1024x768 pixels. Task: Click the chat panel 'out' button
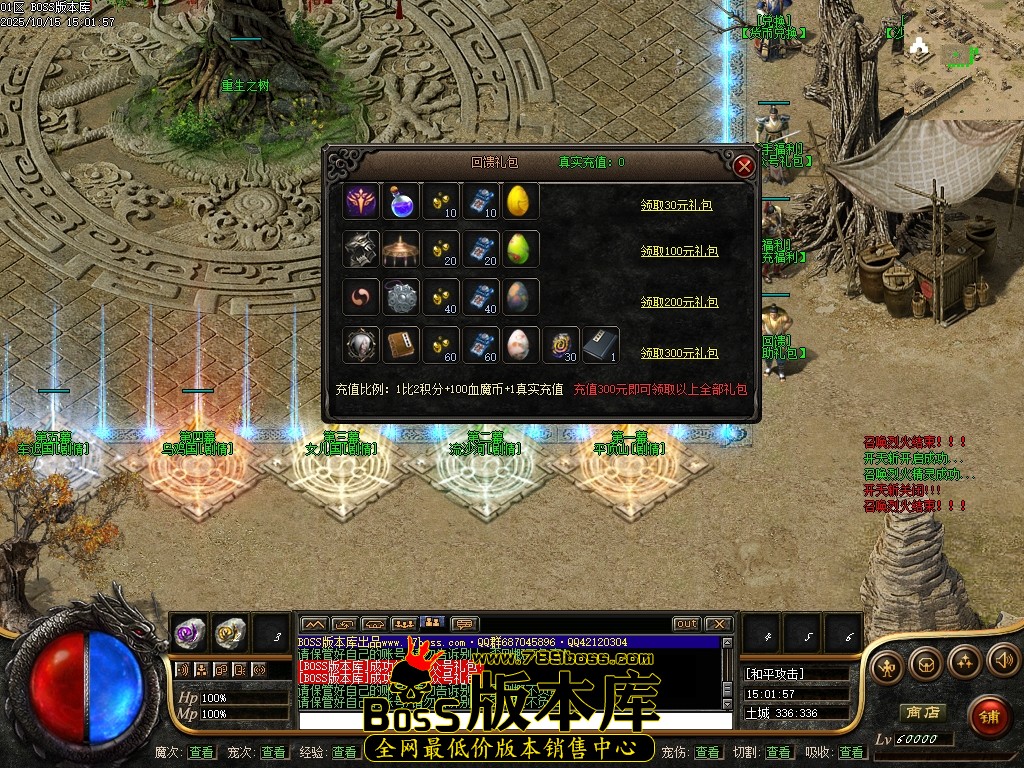pos(686,624)
